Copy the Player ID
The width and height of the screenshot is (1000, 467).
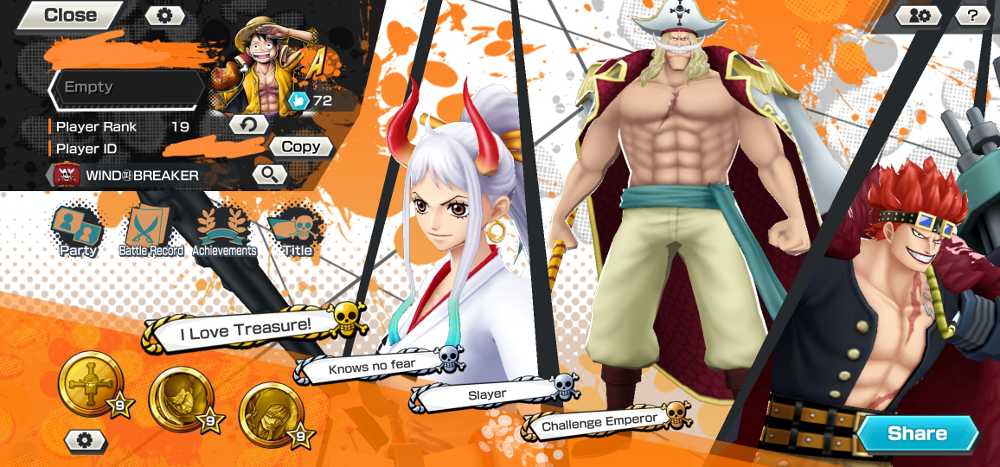pos(300,147)
